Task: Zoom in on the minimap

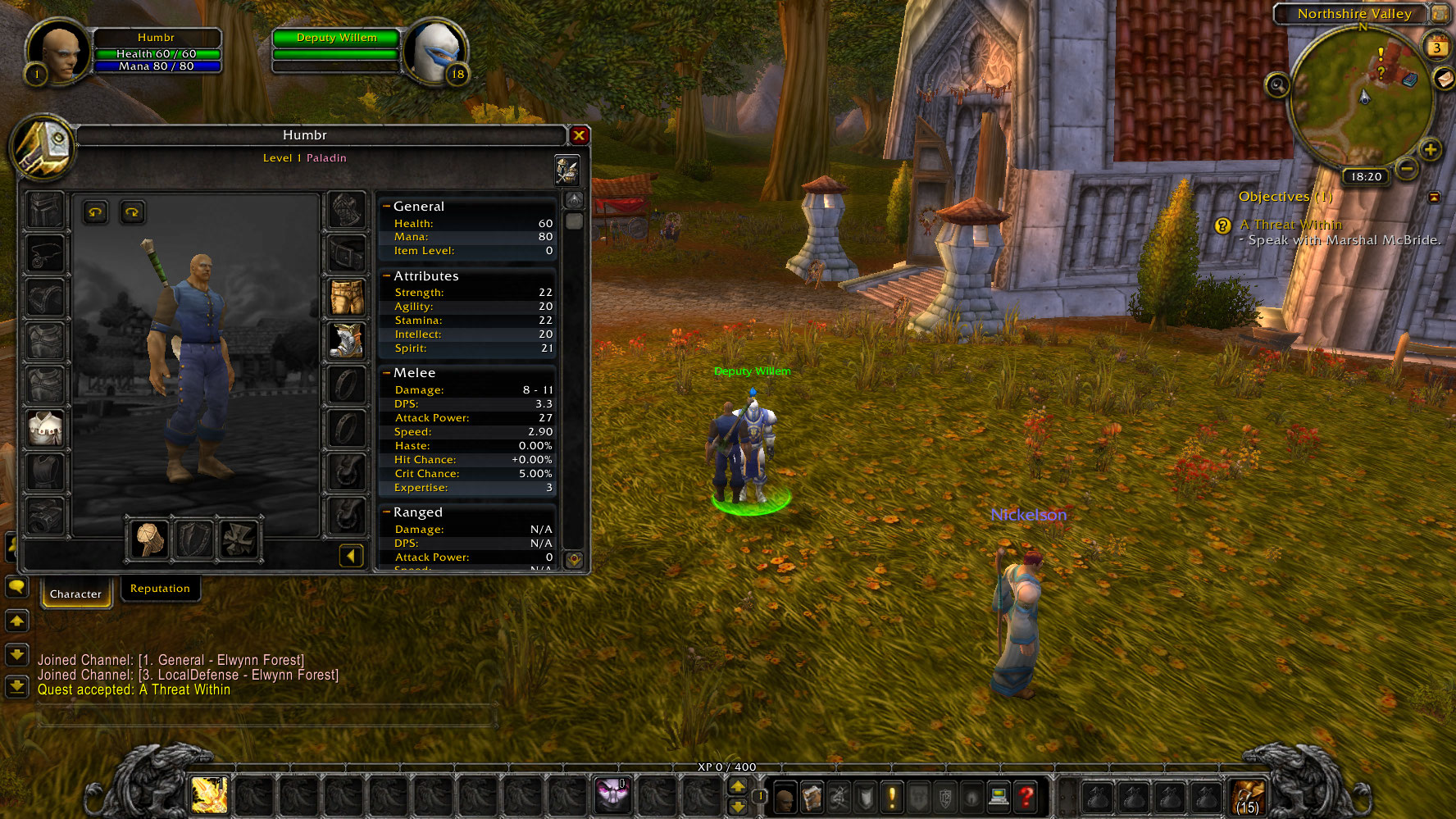Action: click(1431, 150)
